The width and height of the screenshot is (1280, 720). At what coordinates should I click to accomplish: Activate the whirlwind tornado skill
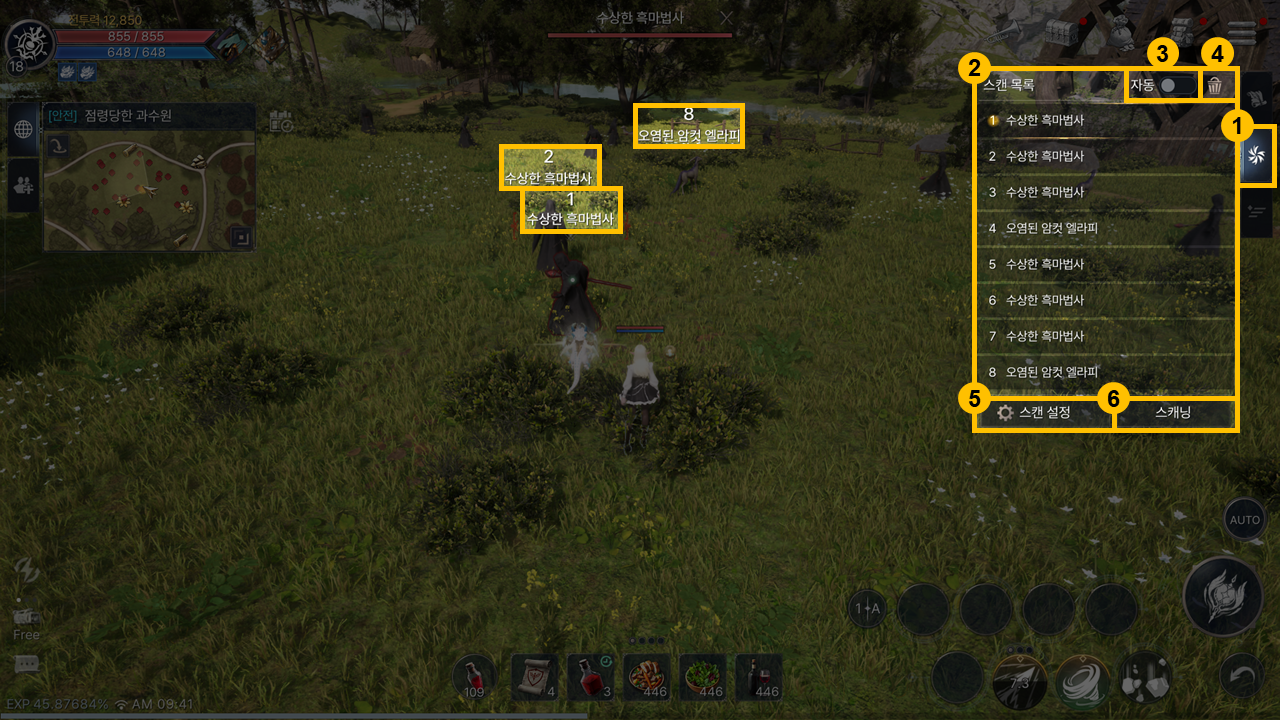point(1082,682)
